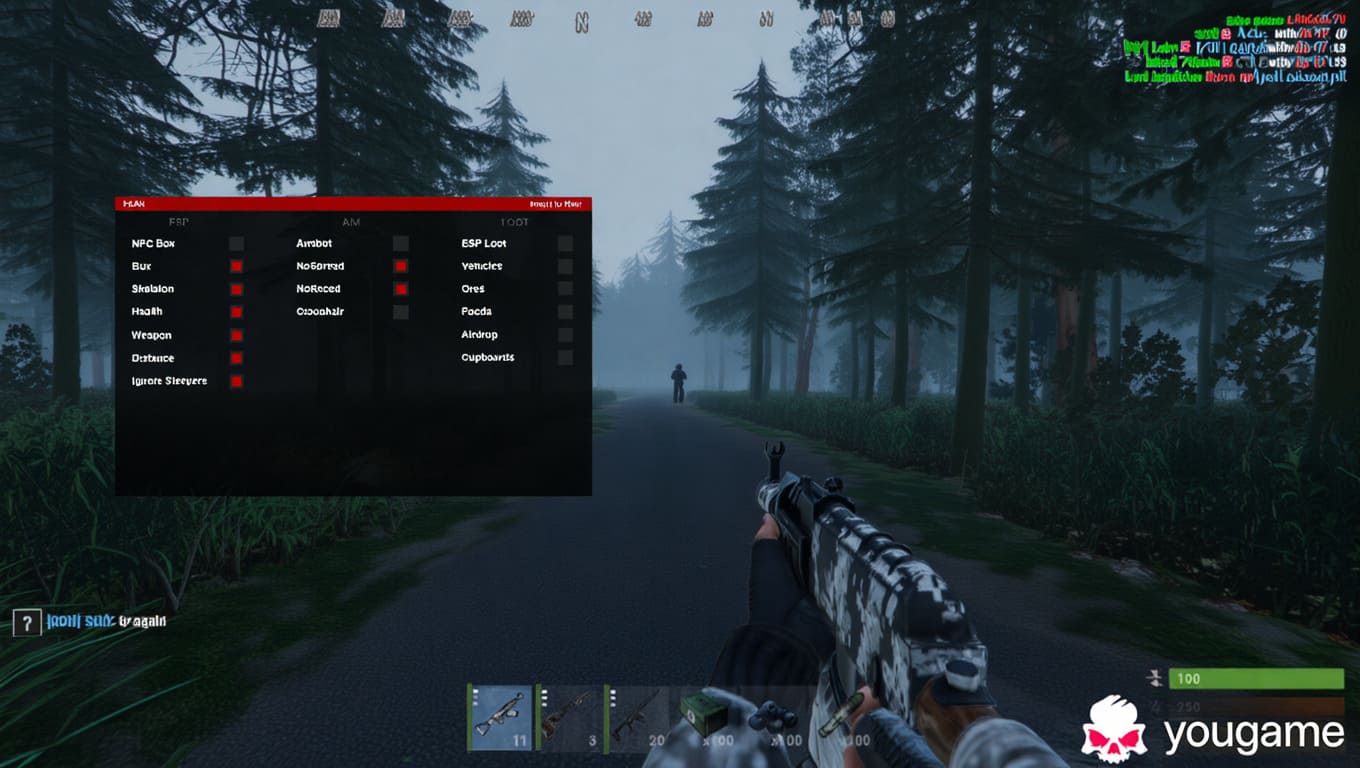Enable the ESP Loot checkbox
1360x768 pixels.
point(565,243)
